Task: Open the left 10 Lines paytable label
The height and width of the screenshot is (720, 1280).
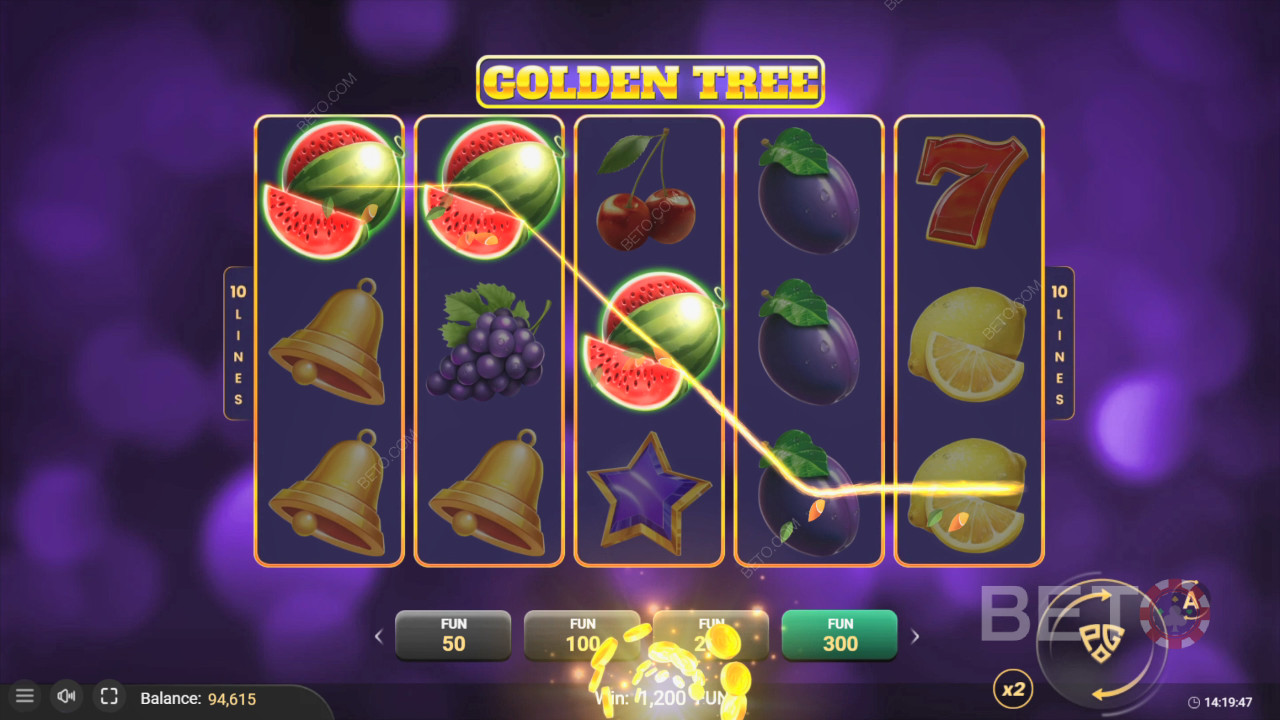Action: click(238, 343)
